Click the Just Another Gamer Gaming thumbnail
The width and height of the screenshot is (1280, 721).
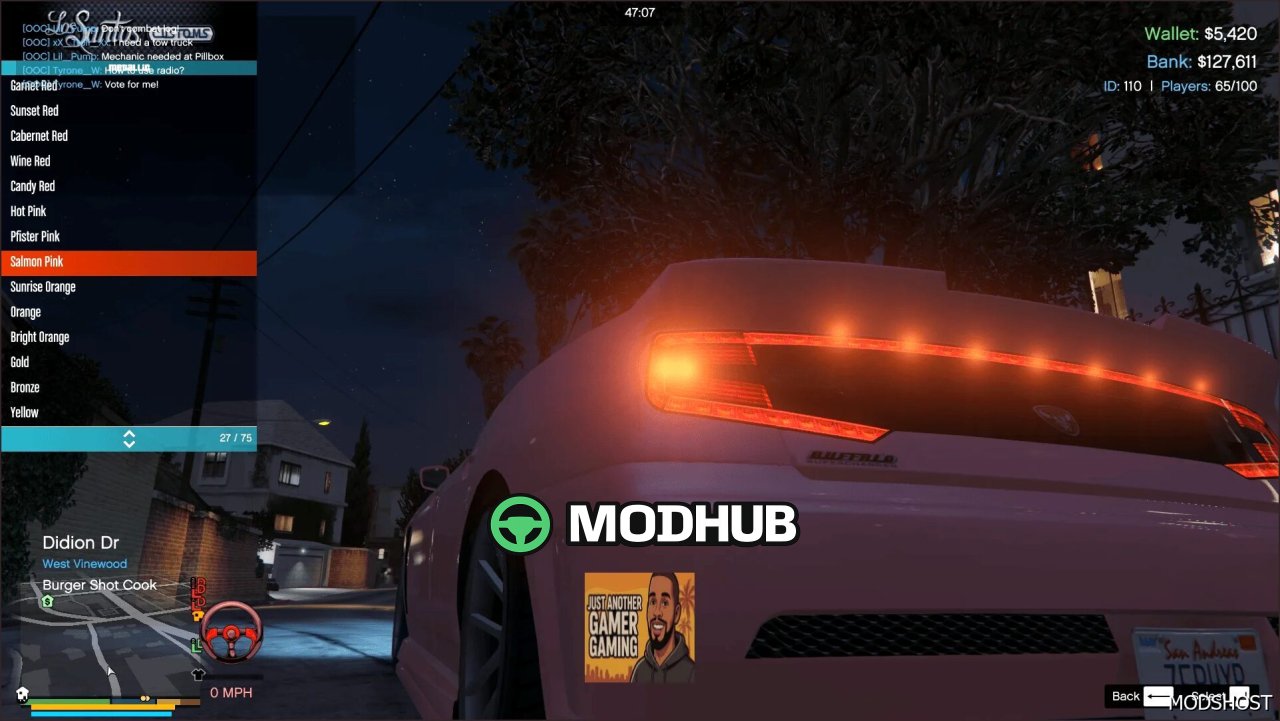coord(639,626)
